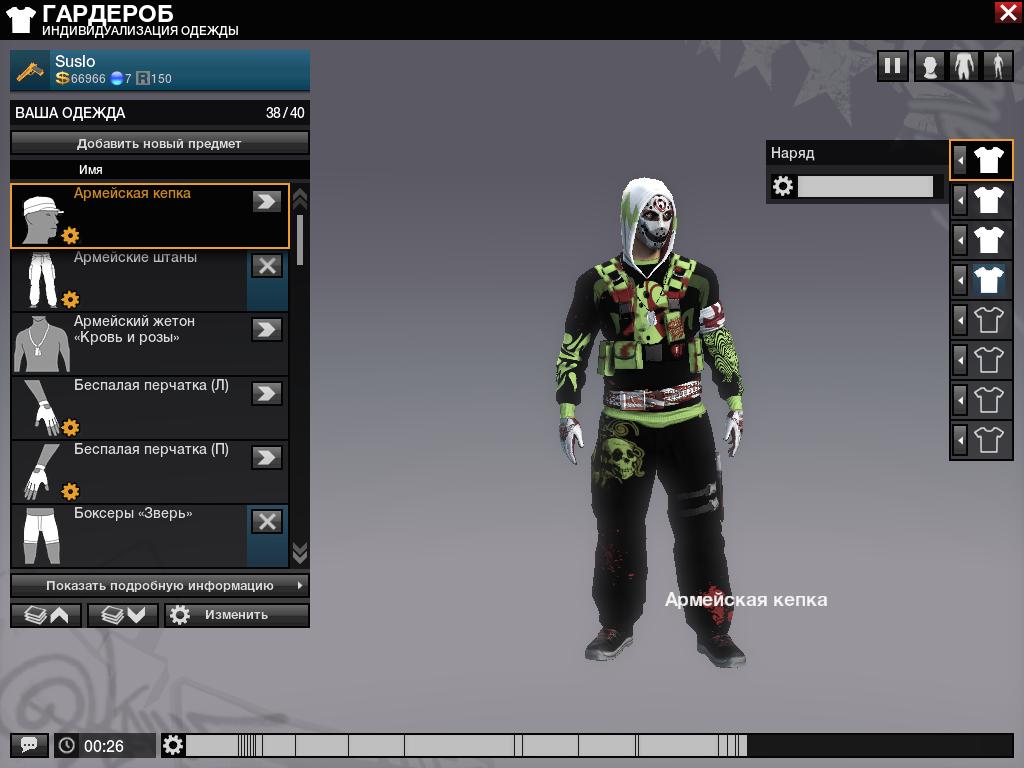Open the chat bubble button
The height and width of the screenshot is (768, 1024).
click(29, 745)
